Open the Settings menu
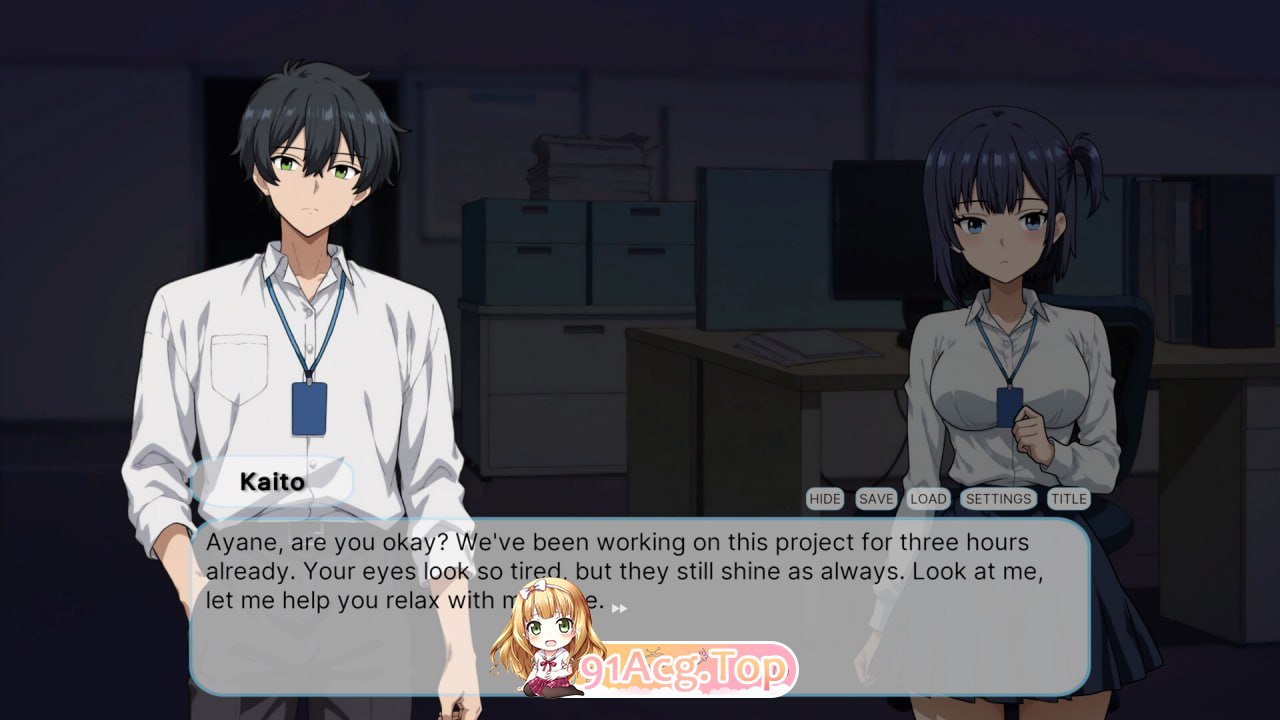This screenshot has width=1280, height=720. (x=999, y=498)
